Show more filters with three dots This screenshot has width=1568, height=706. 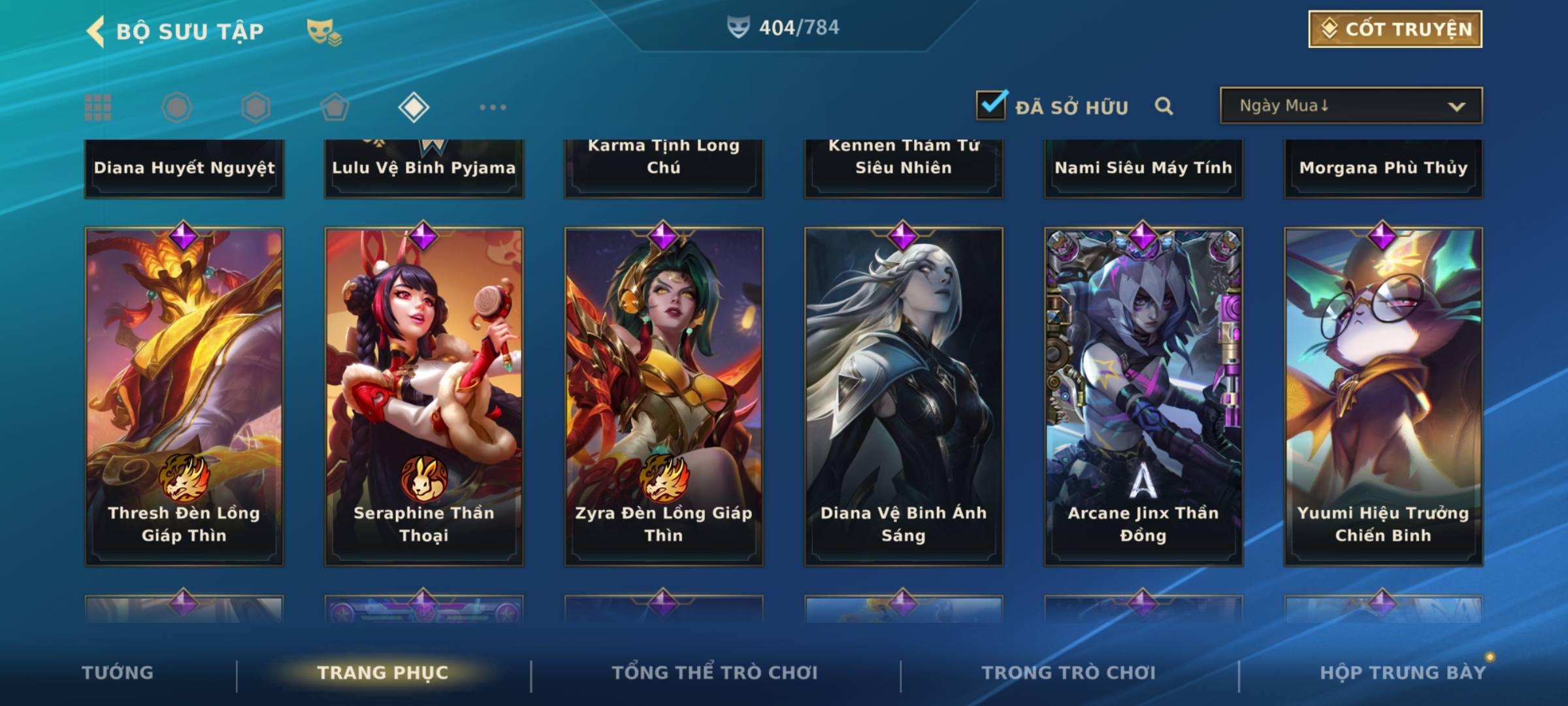[x=493, y=107]
